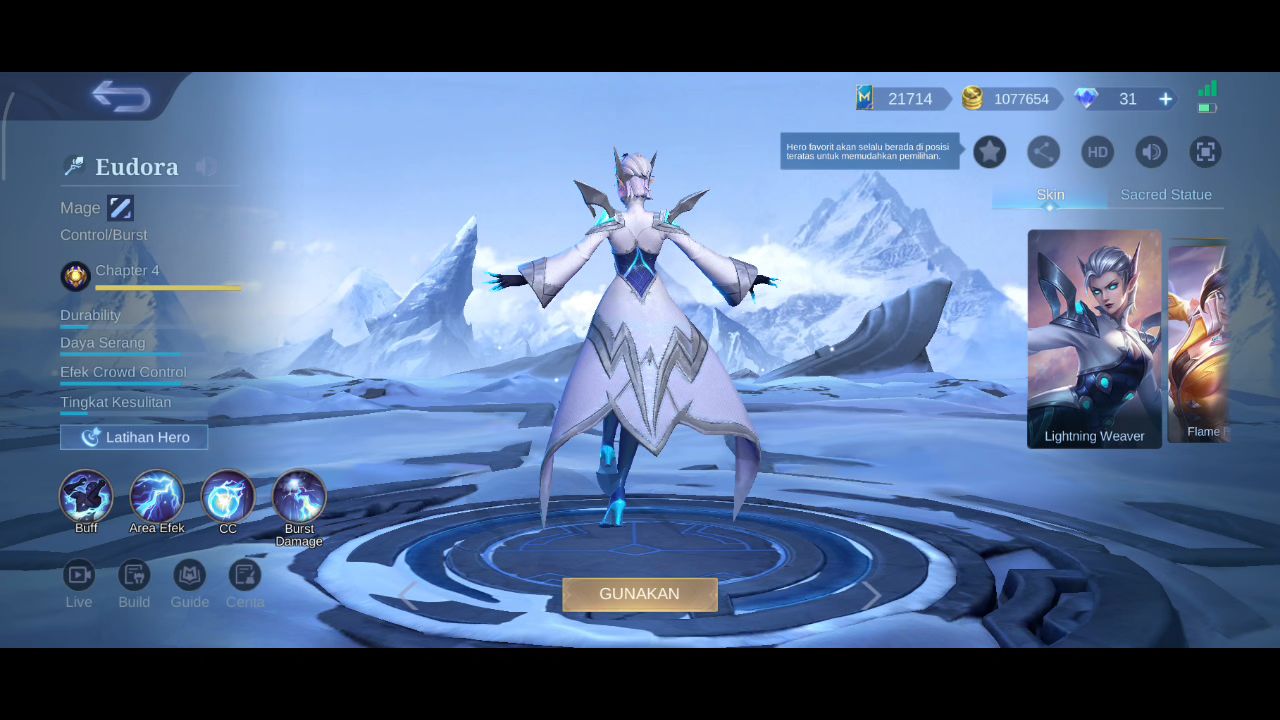View the Area Efek skill
This screenshot has height=720, width=1280.
(x=157, y=496)
